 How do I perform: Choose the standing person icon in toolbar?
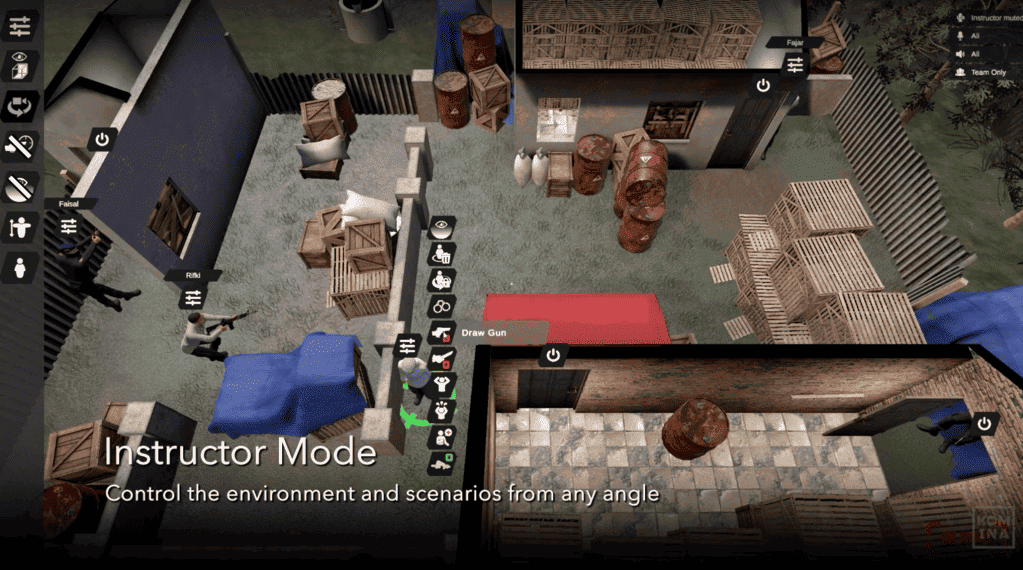point(21,267)
